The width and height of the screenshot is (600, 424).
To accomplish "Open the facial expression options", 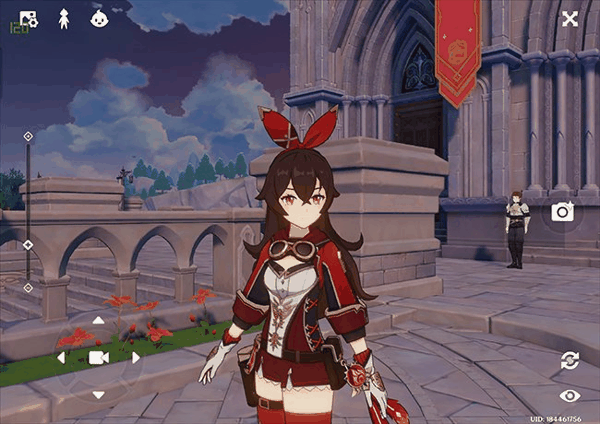I will click(99, 18).
